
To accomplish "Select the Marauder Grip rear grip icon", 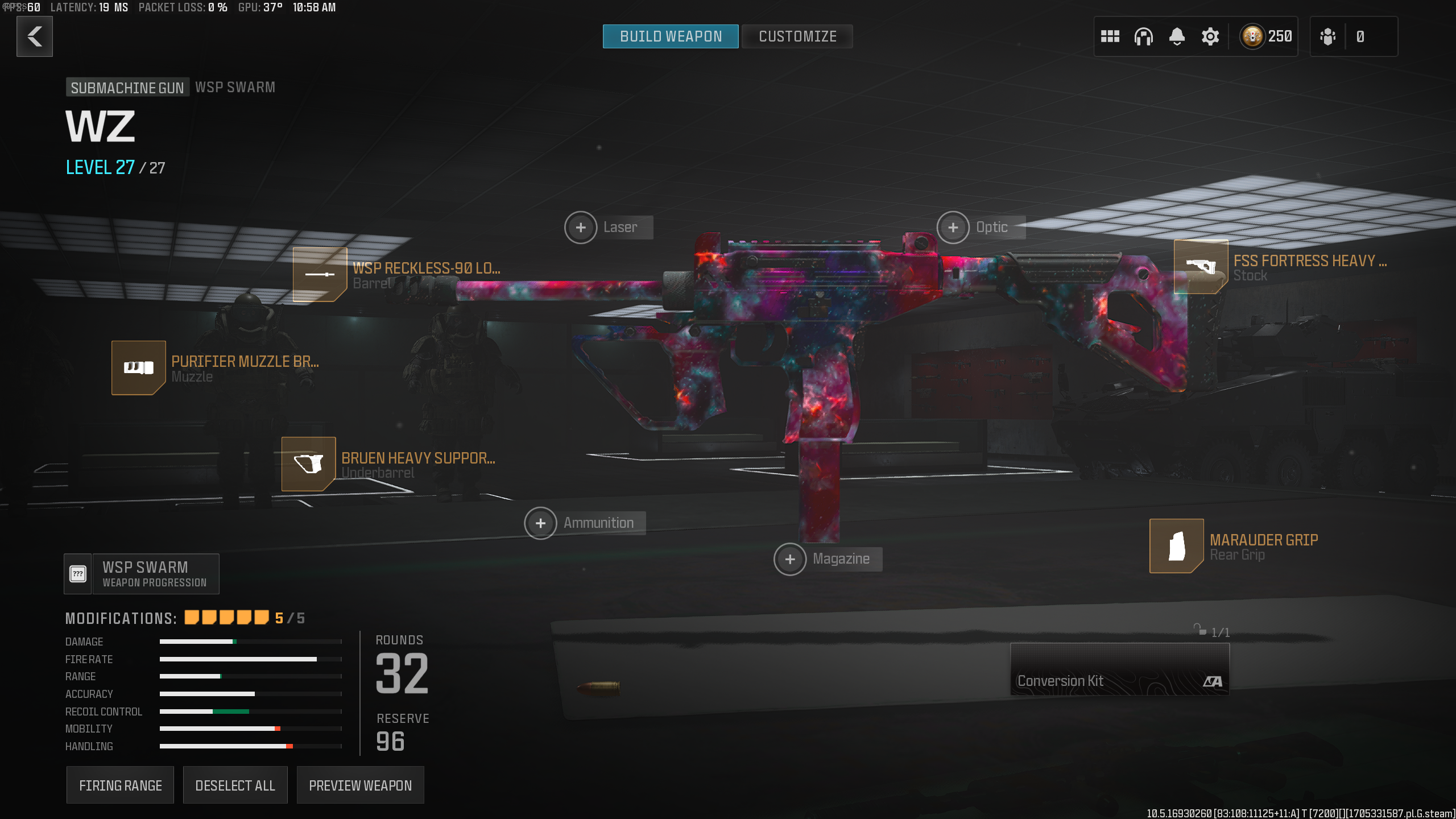I will [x=1177, y=545].
